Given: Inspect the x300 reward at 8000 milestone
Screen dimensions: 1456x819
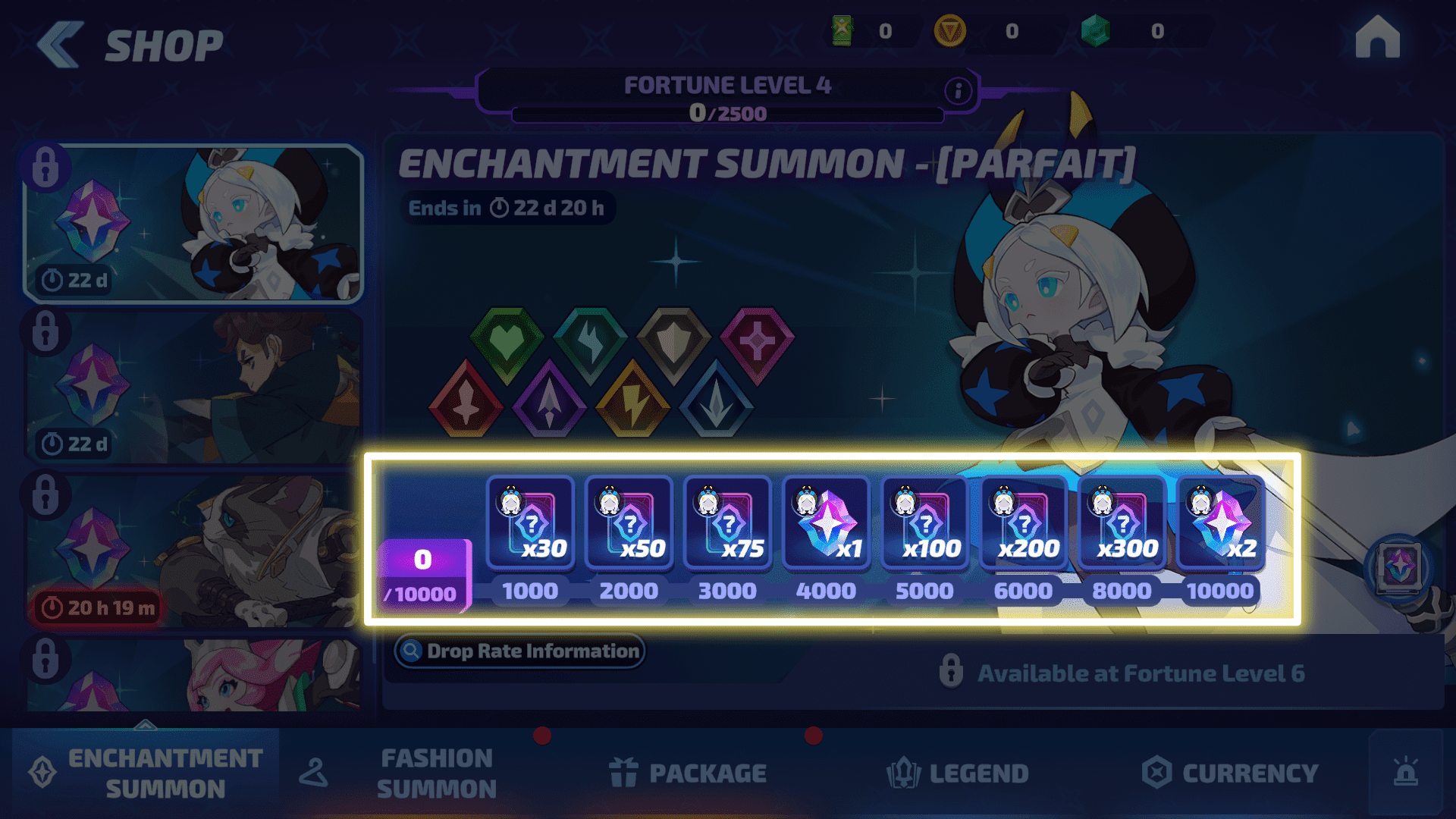Looking at the screenshot, I should 1122,523.
